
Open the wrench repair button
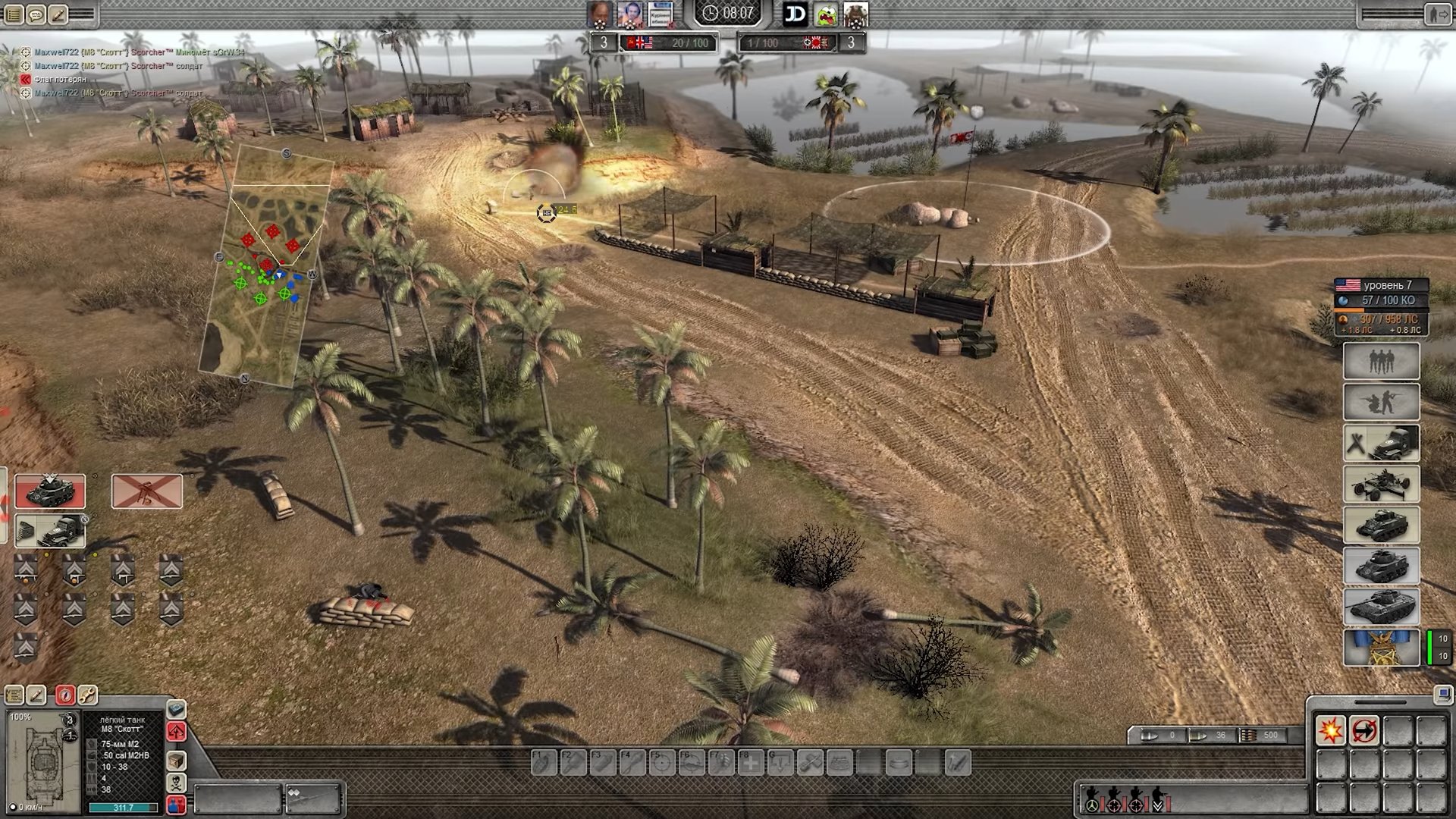coord(88,695)
